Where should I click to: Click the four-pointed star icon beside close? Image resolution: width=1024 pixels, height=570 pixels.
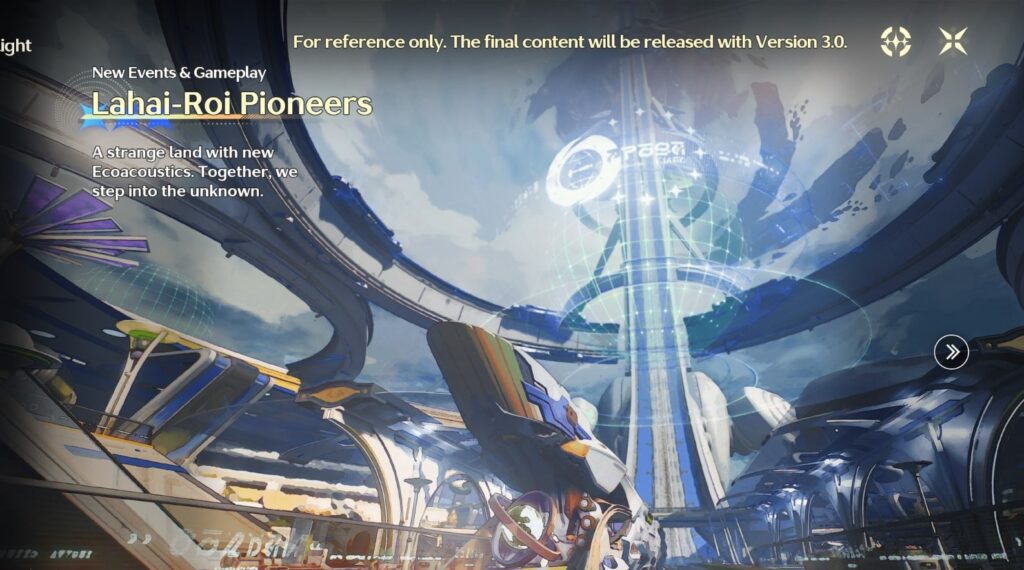(895, 41)
